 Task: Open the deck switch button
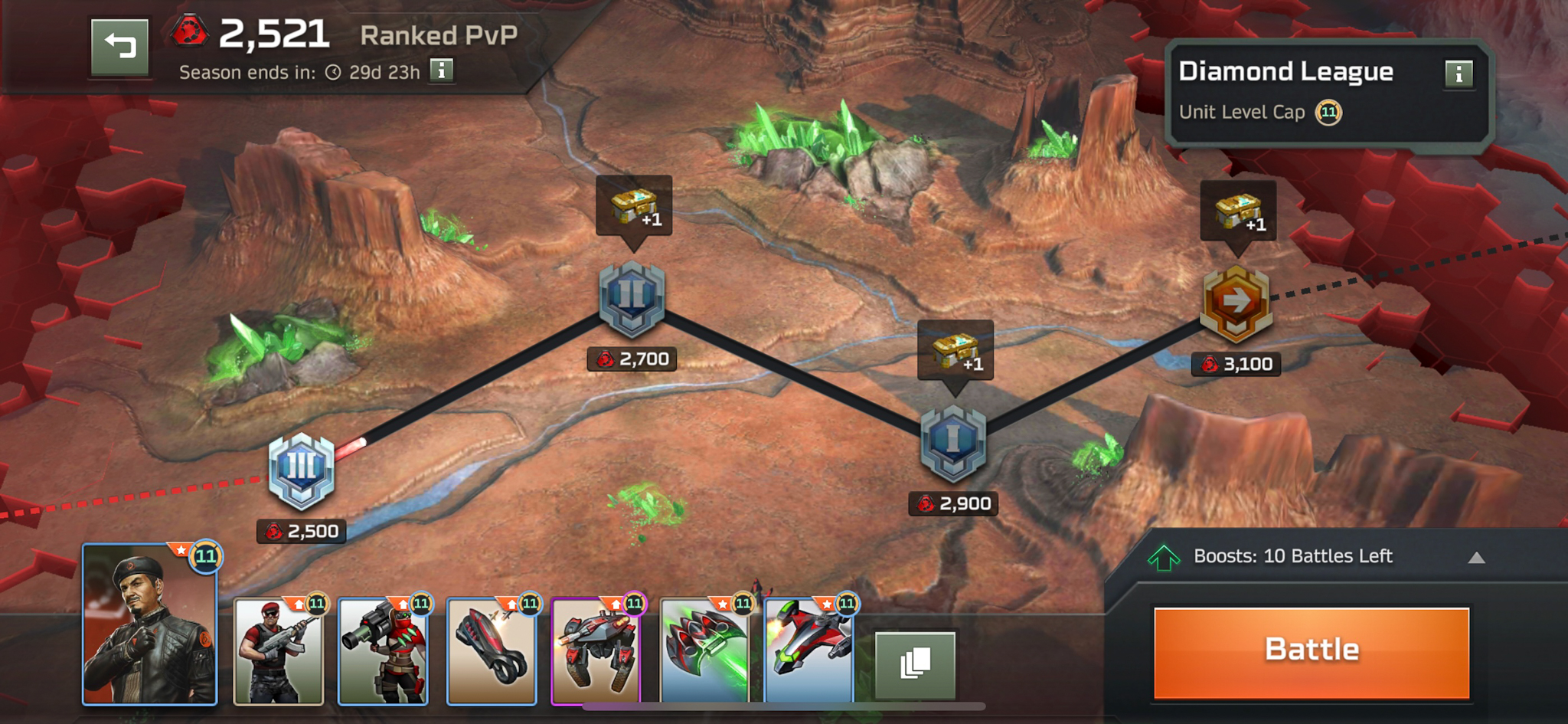pyautogui.click(x=915, y=664)
